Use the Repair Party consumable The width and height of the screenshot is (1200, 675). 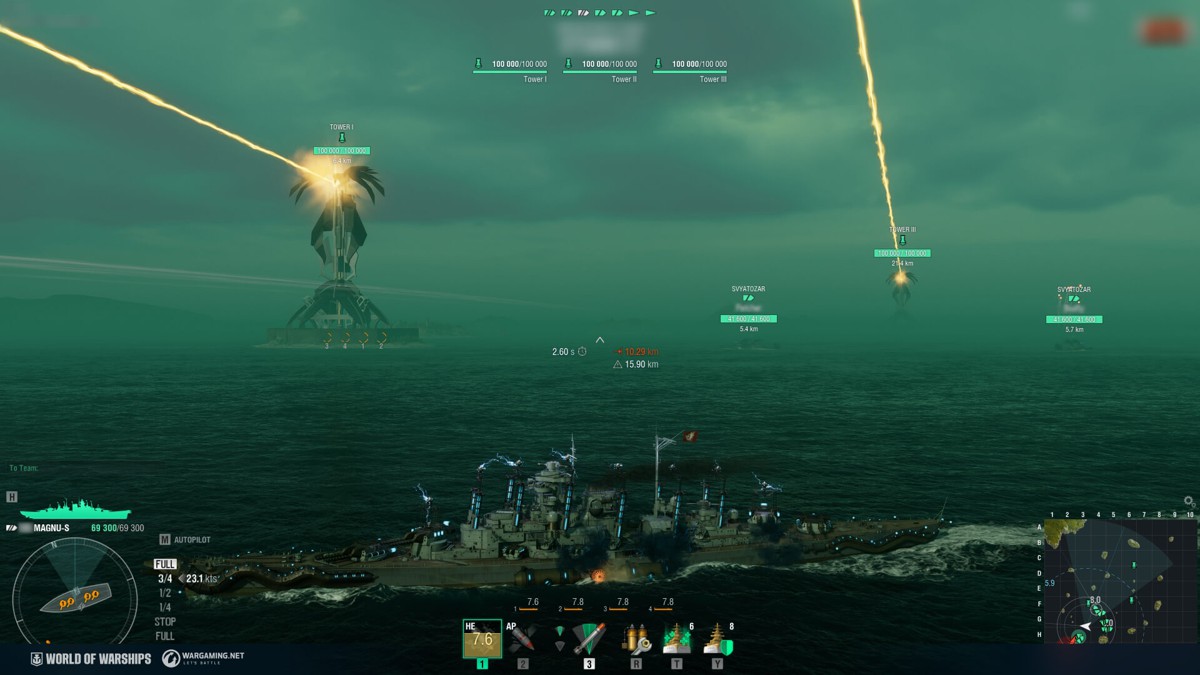[677, 638]
